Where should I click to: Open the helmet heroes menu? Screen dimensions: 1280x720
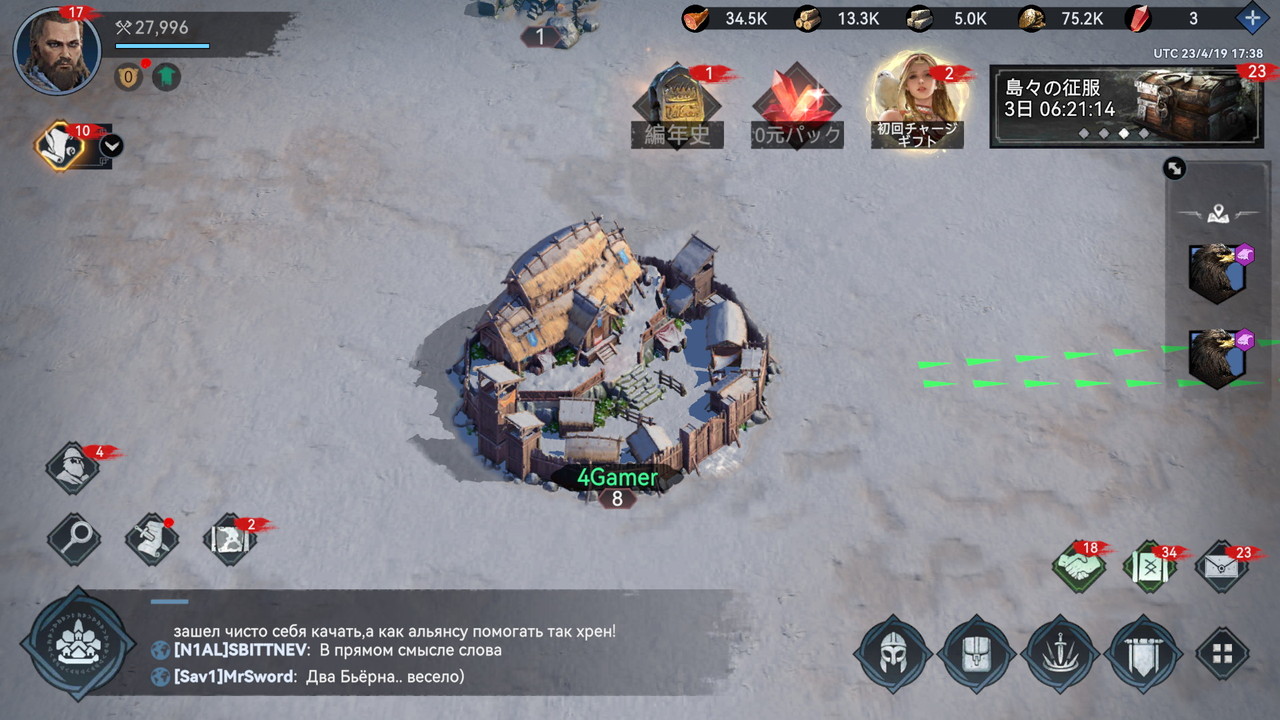(892, 654)
